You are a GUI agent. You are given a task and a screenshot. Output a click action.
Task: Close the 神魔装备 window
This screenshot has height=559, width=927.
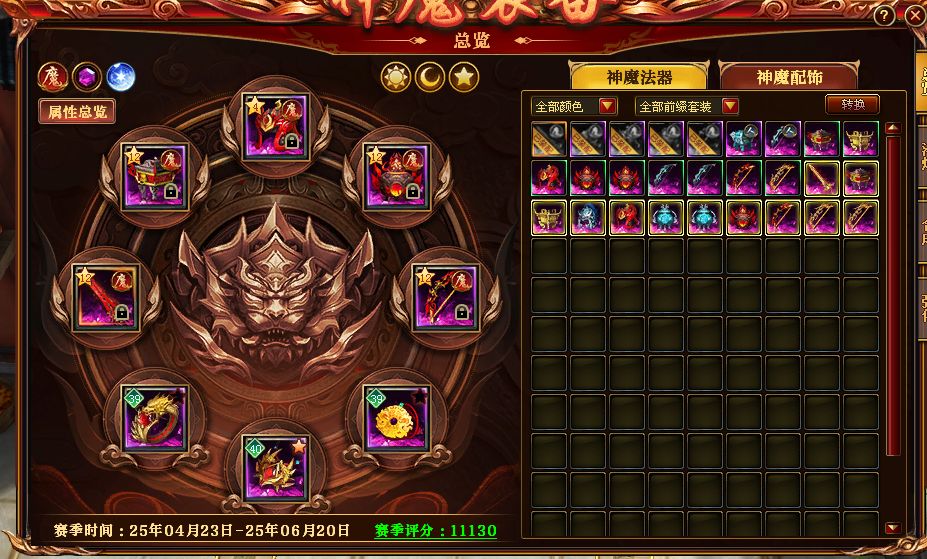tap(915, 16)
